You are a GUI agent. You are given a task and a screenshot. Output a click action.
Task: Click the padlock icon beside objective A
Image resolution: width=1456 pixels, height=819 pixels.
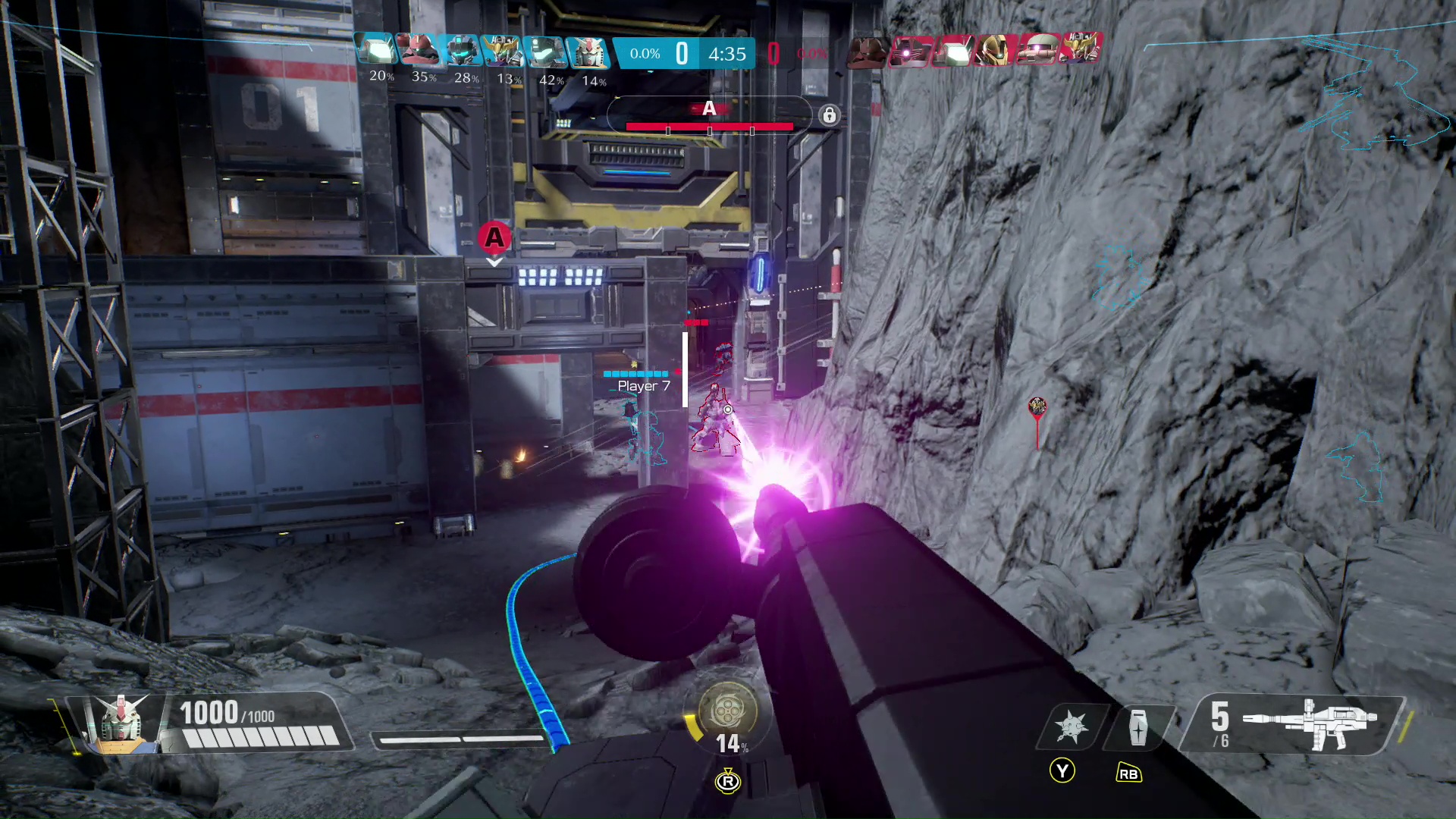point(829,115)
